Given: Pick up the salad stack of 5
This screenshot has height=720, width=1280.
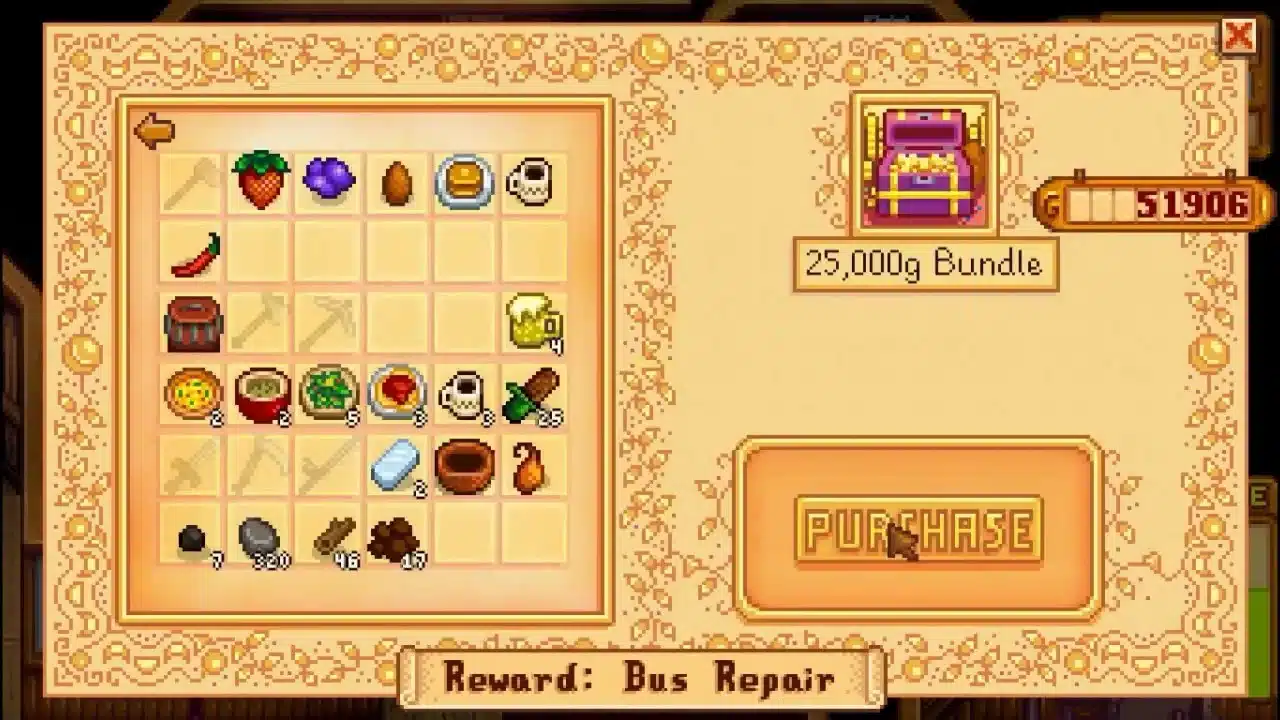Looking at the screenshot, I should [x=328, y=392].
